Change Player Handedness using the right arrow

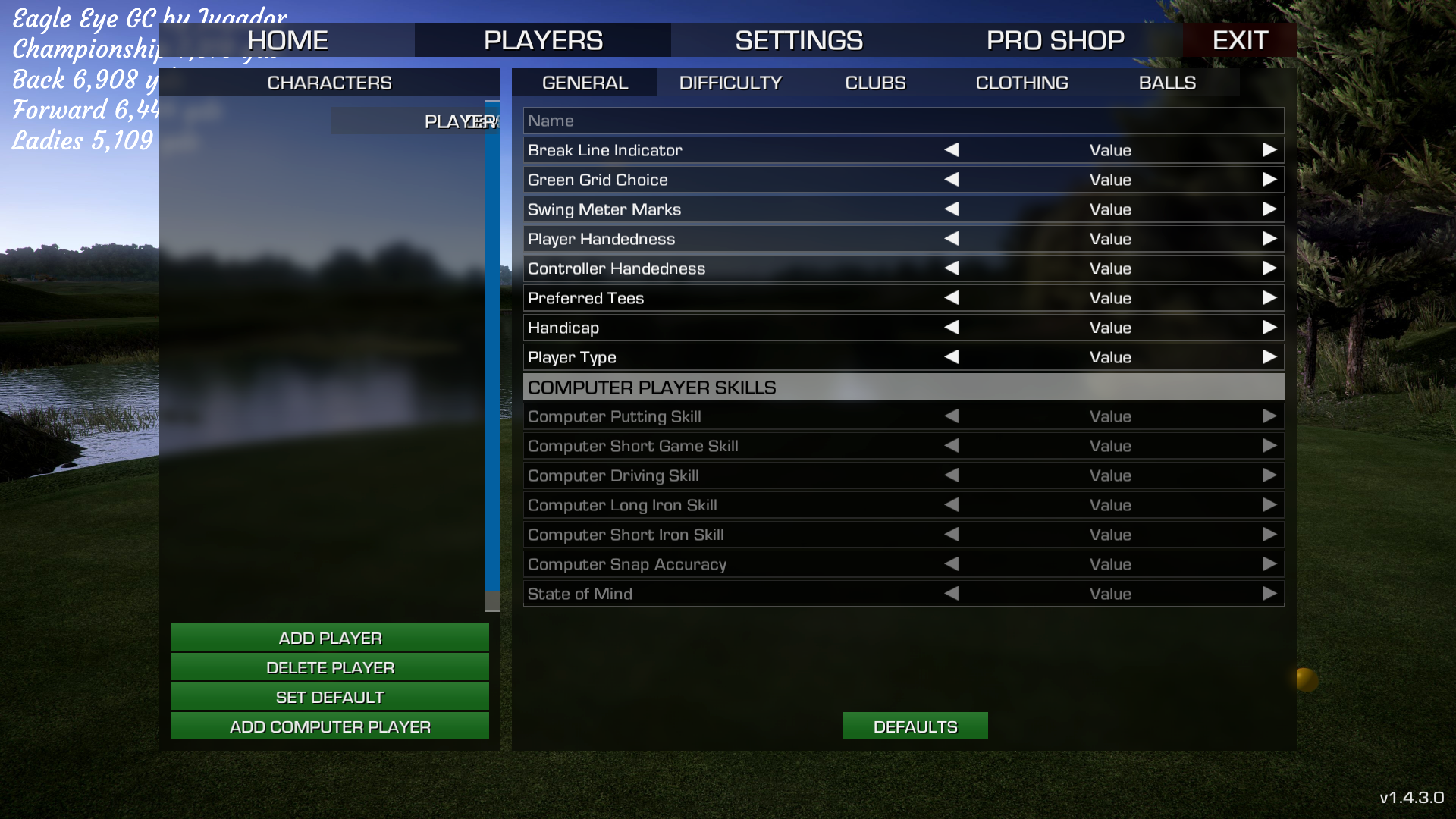pos(1269,239)
